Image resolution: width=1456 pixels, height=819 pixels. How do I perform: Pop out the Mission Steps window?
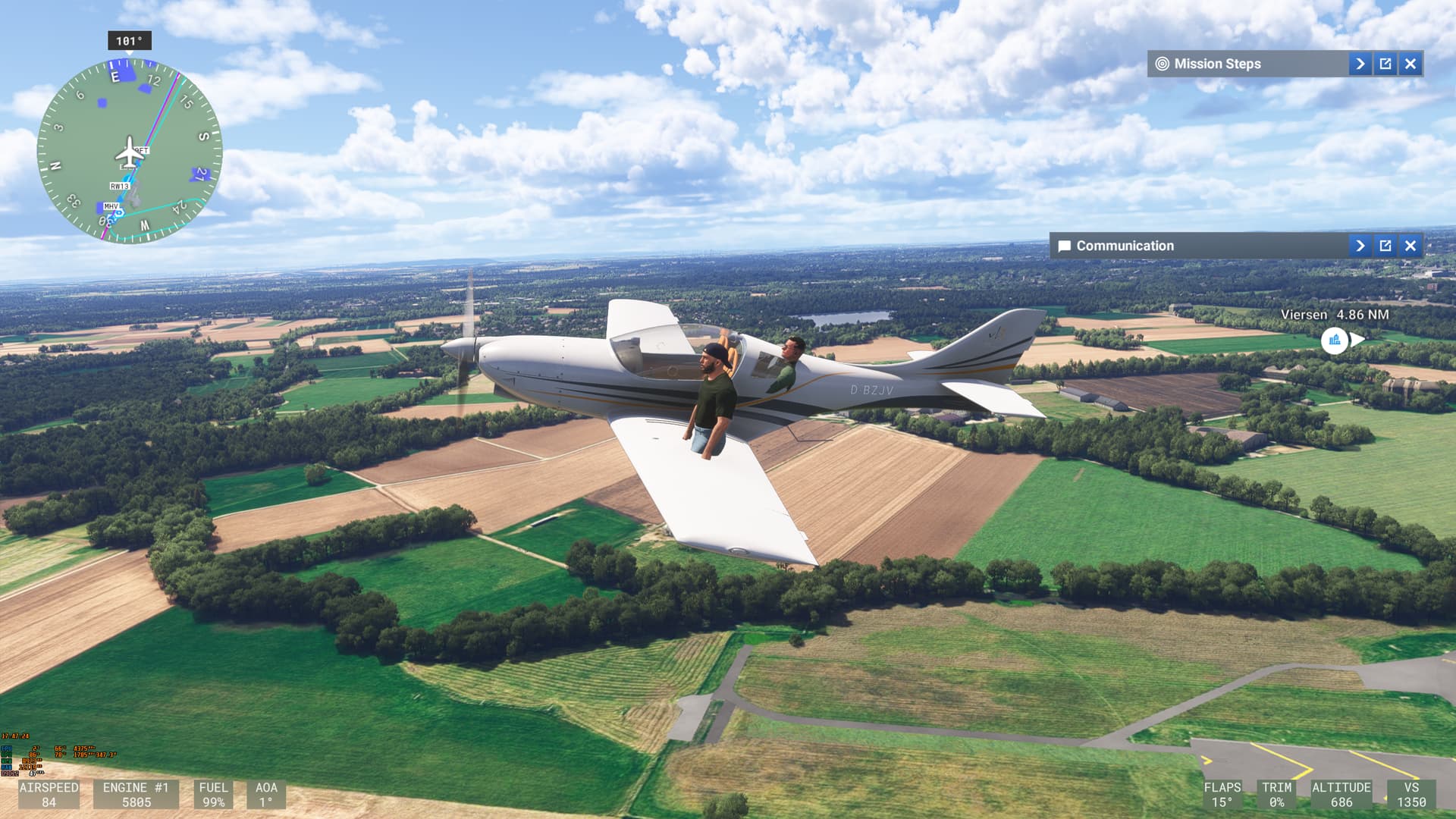click(1385, 64)
